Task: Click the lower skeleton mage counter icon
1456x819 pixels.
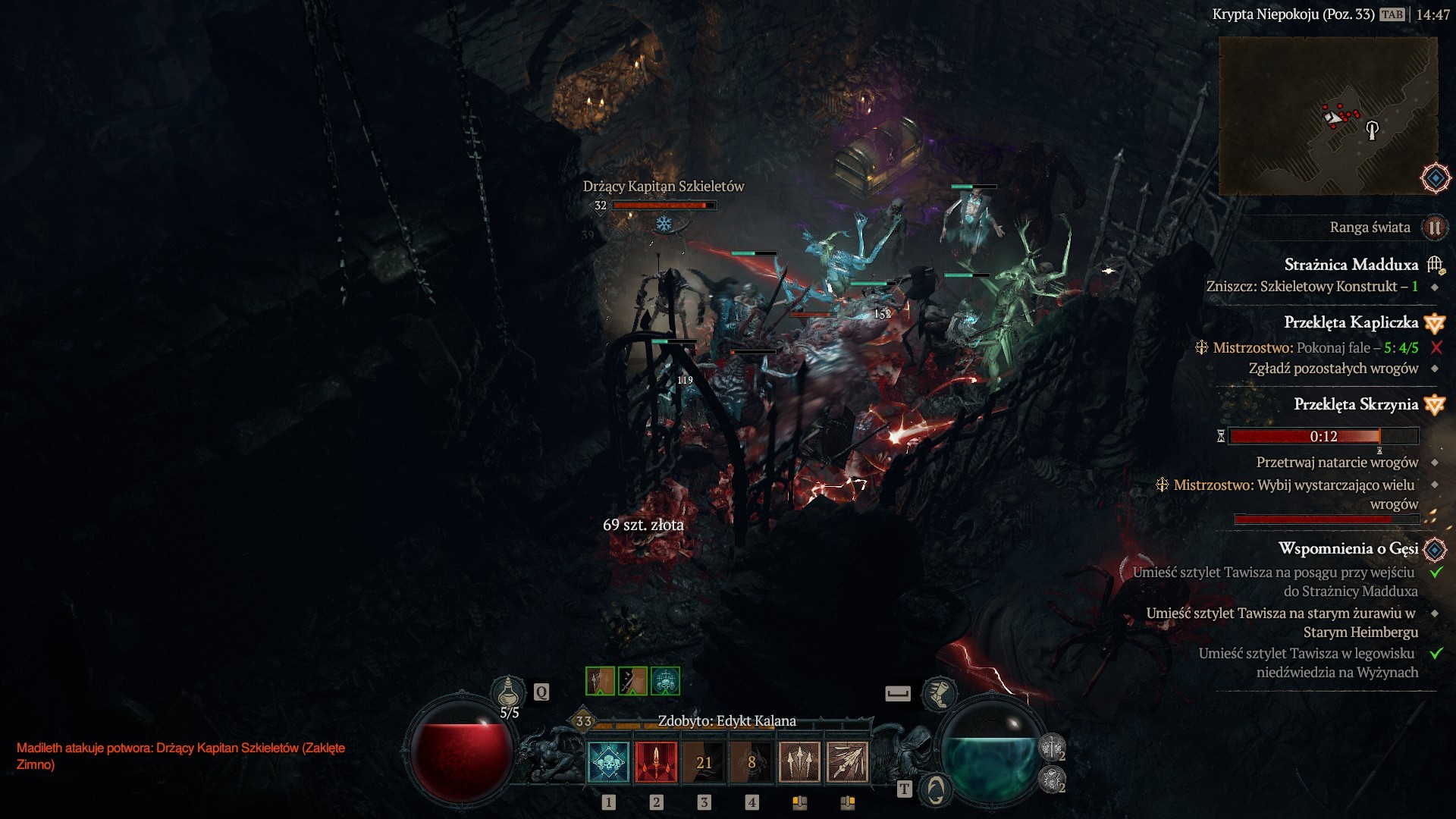Action: pos(1052,779)
